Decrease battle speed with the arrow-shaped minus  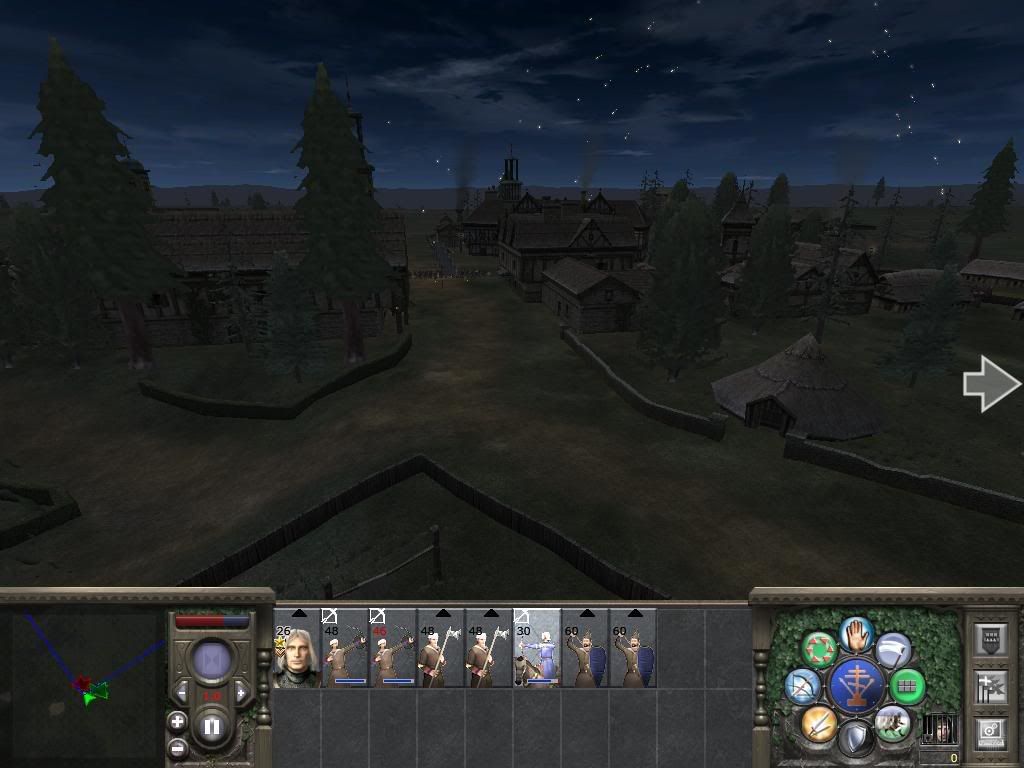click(x=182, y=693)
